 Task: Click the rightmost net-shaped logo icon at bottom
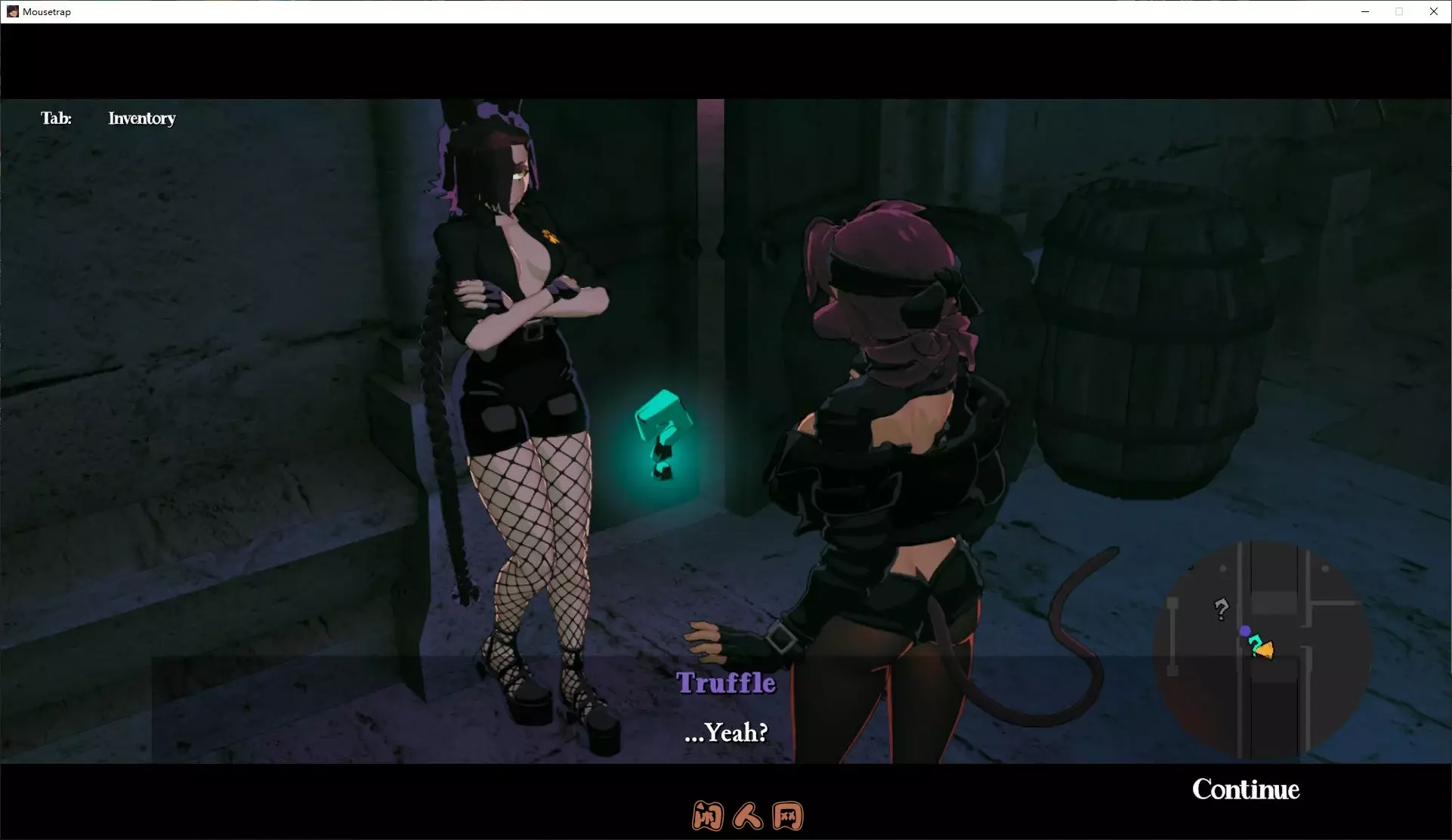(x=787, y=816)
